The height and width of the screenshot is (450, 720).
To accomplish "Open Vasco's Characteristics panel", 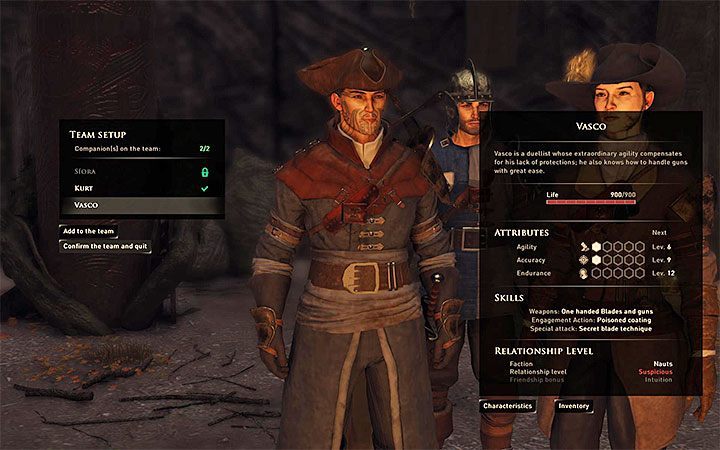I will point(507,406).
